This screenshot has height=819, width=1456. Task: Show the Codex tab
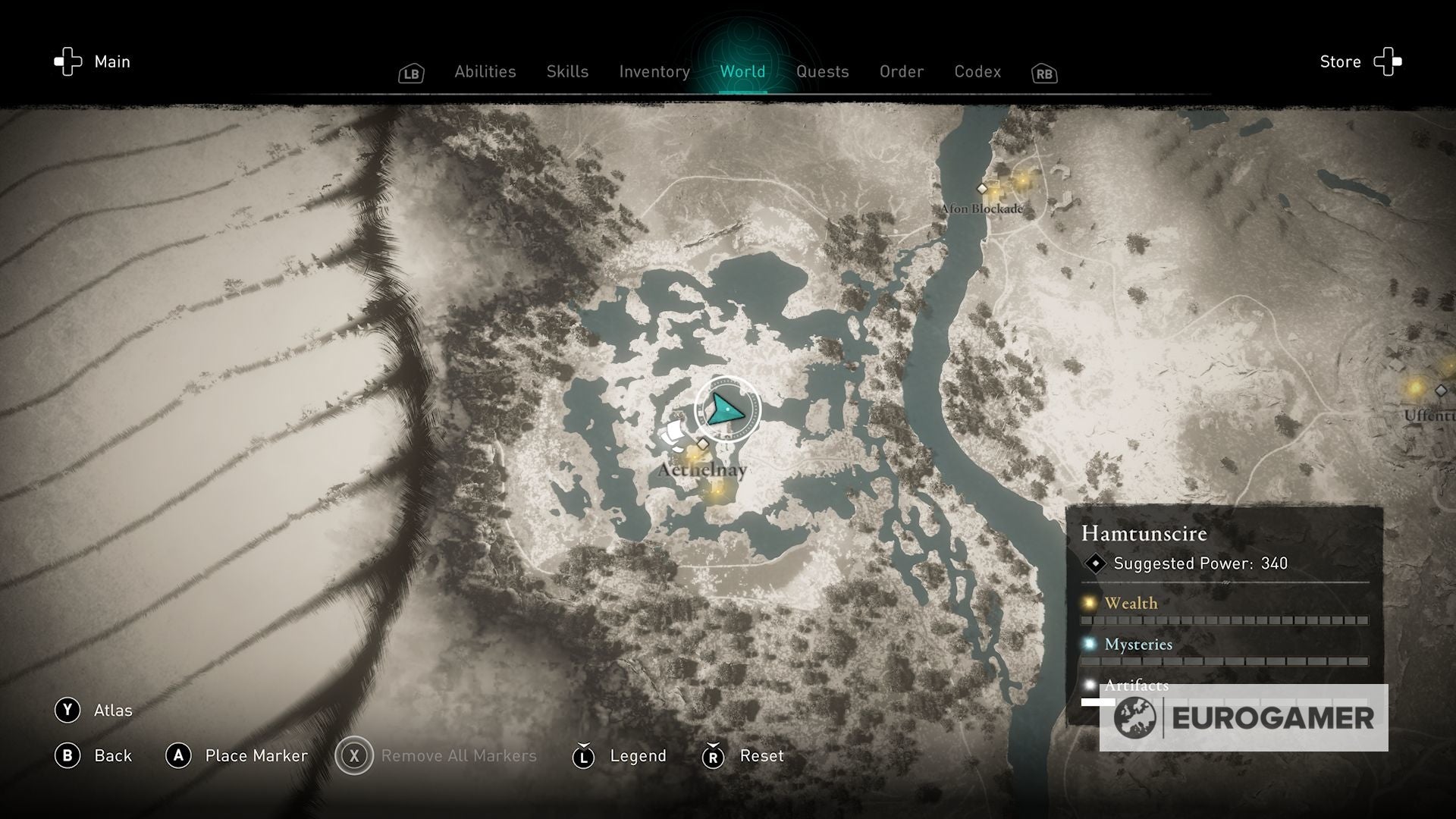click(x=977, y=71)
